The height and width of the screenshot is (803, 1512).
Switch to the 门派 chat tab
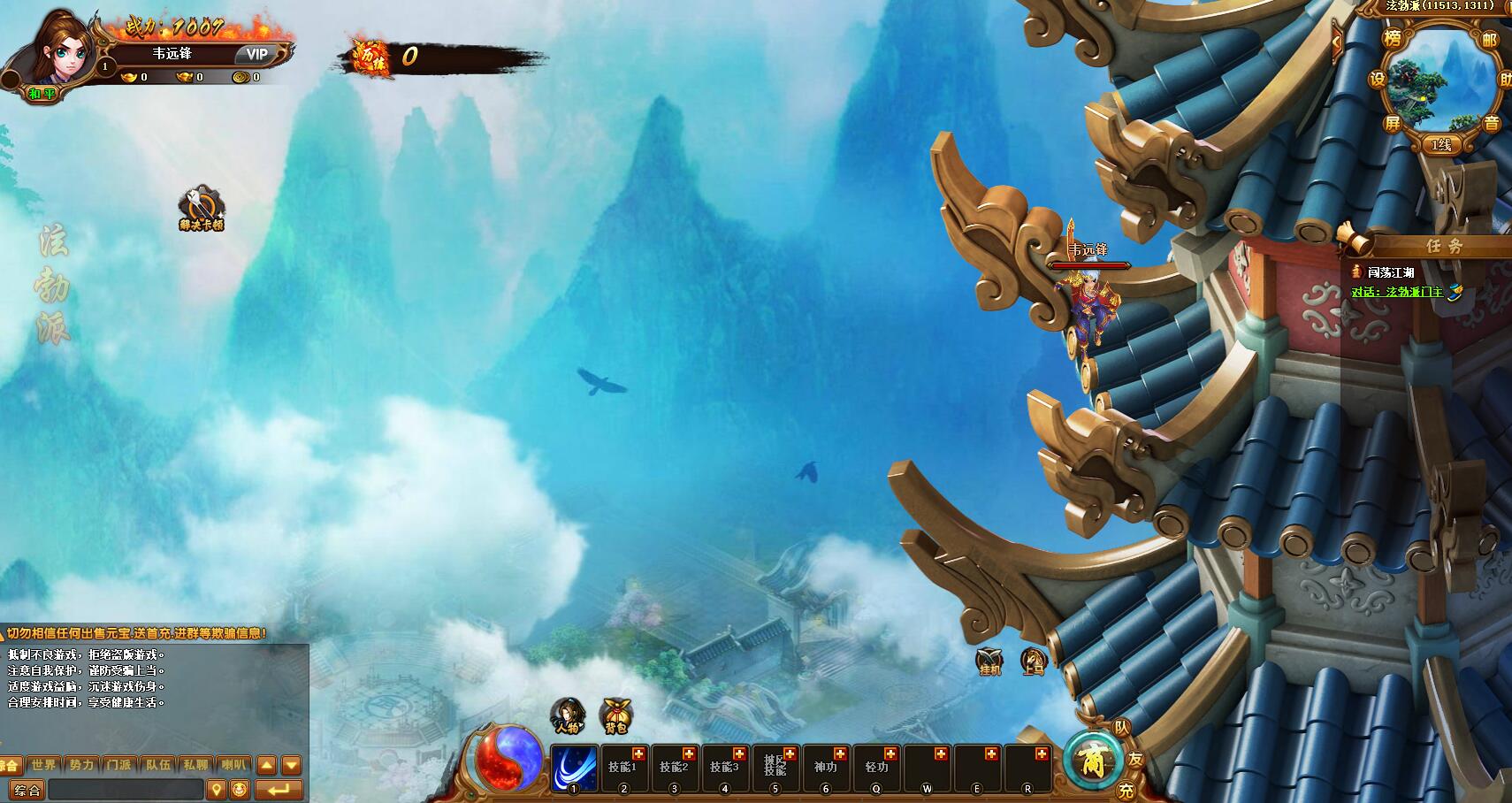119,765
